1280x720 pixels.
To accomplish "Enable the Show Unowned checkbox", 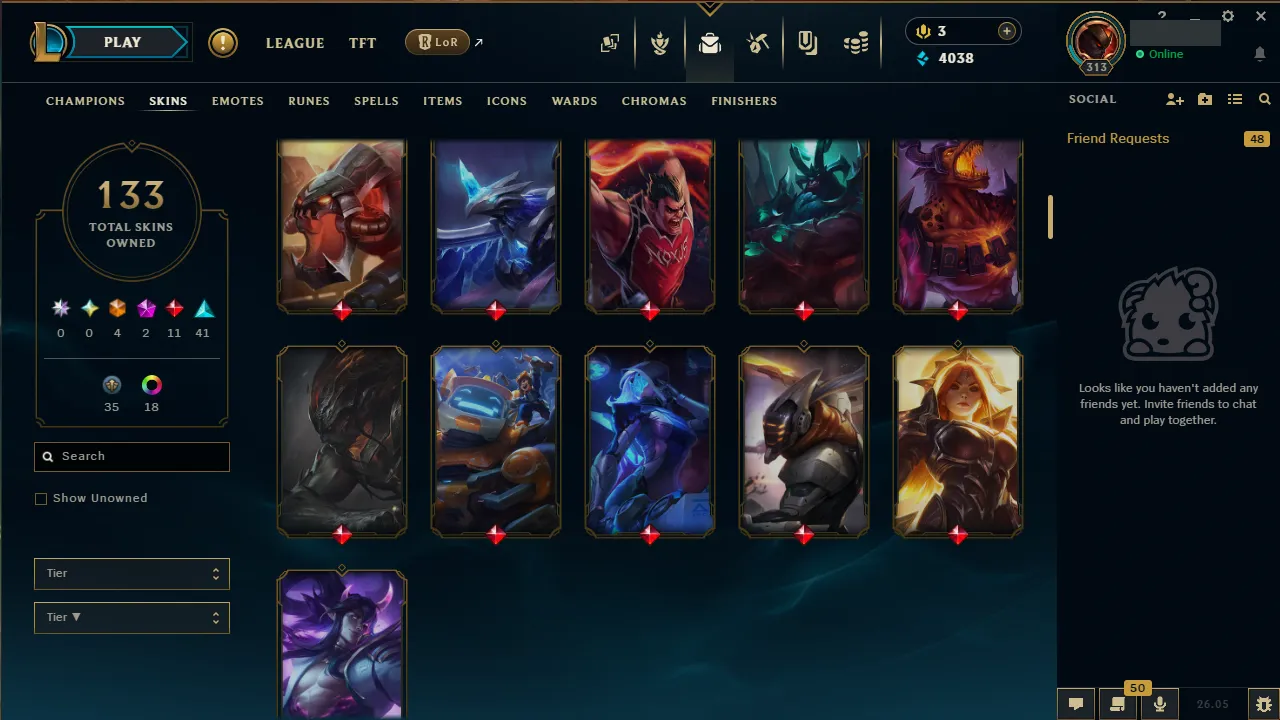I will pos(41,498).
